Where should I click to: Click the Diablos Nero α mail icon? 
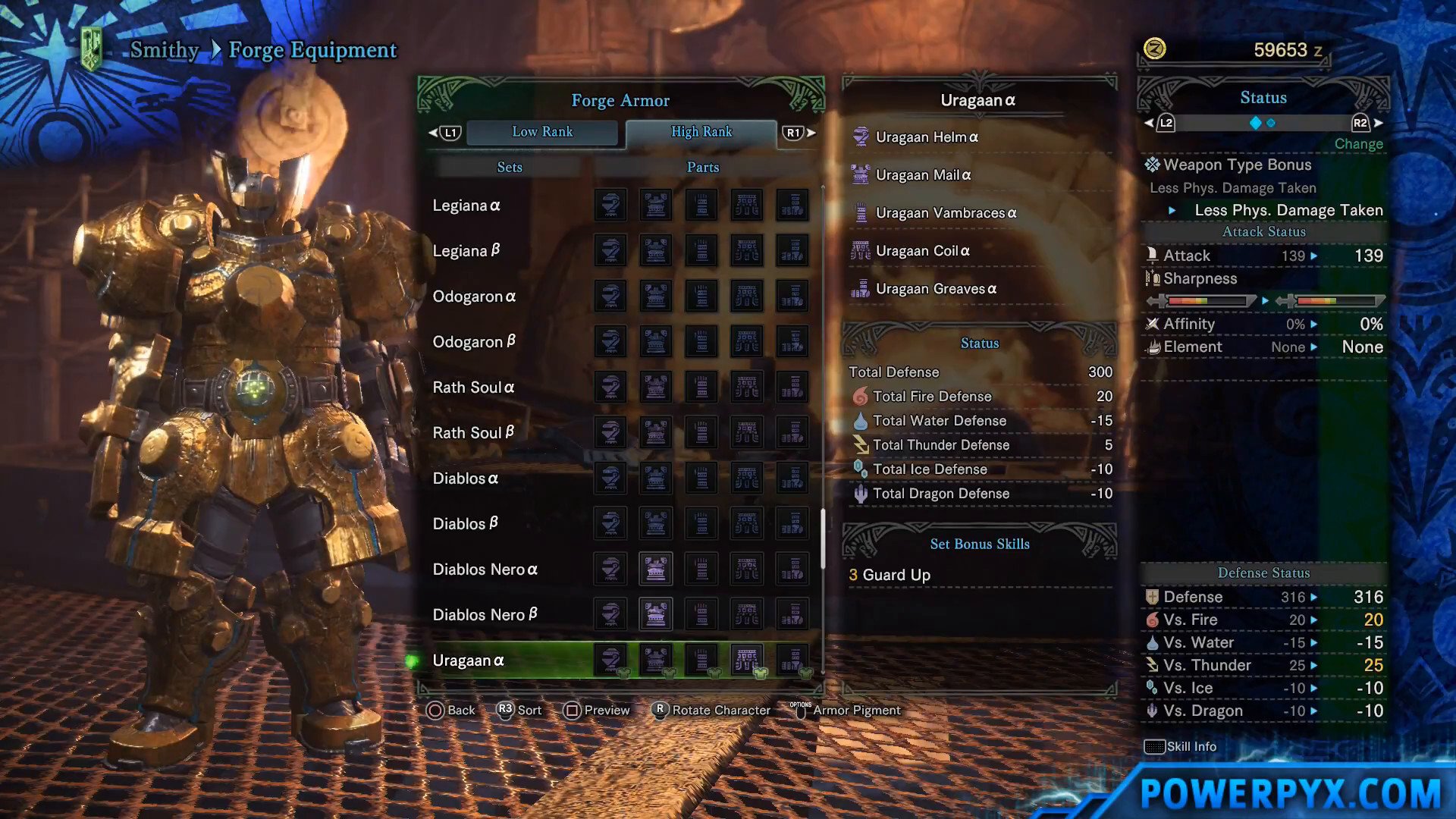click(x=656, y=569)
